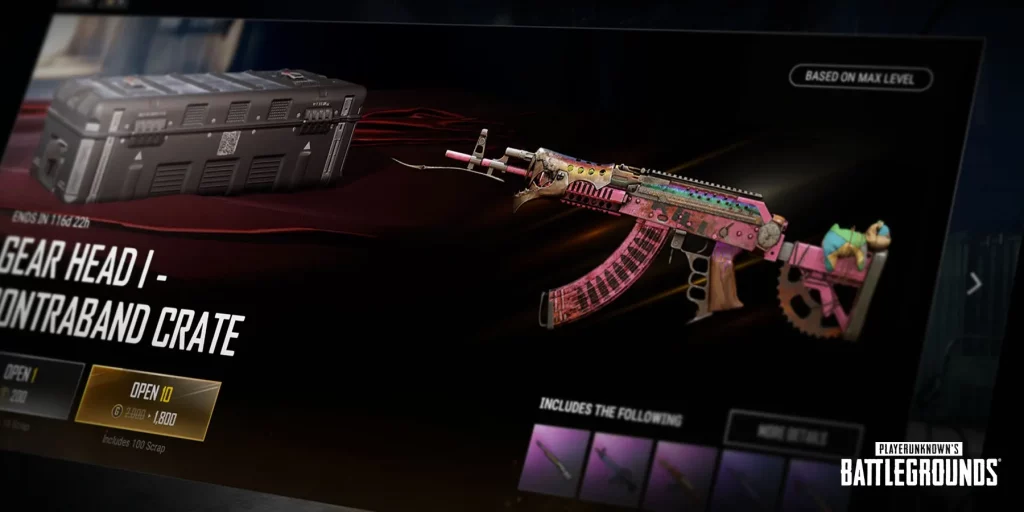Go to next item with right arrow
The image size is (1024, 512).
click(974, 284)
